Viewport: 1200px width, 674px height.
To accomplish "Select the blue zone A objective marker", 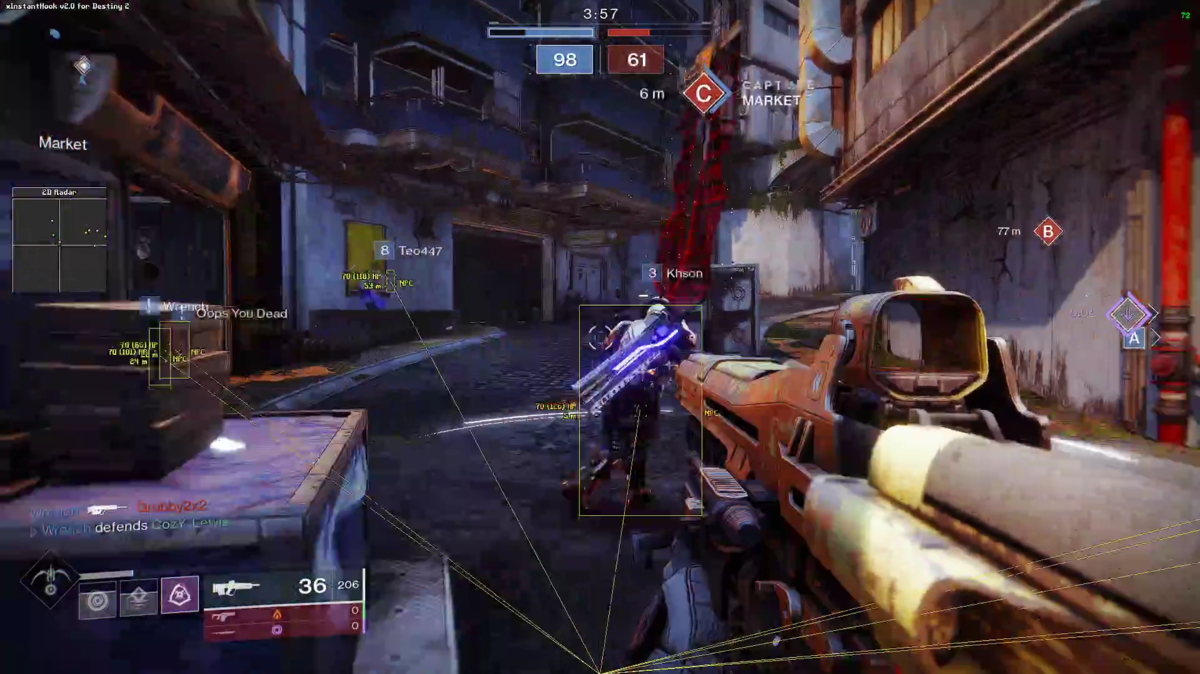I will tap(1133, 339).
